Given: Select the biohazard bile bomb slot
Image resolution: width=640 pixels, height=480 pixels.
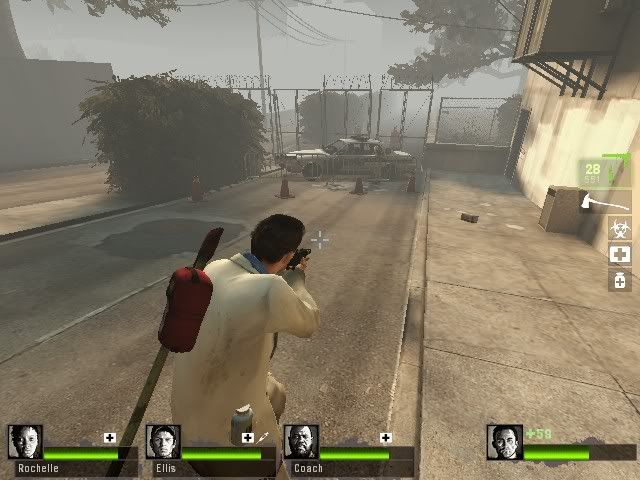Looking at the screenshot, I should [620, 229].
